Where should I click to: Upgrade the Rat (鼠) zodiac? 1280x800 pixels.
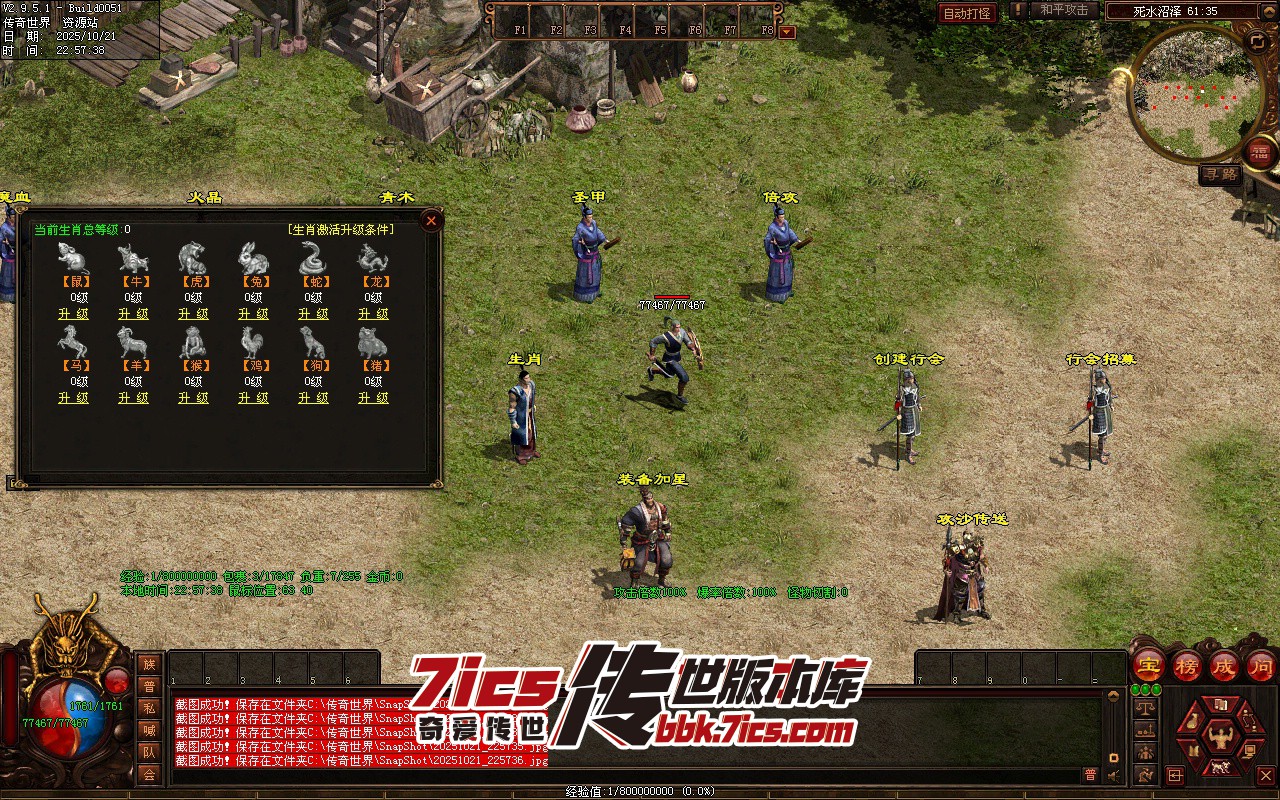[73, 314]
